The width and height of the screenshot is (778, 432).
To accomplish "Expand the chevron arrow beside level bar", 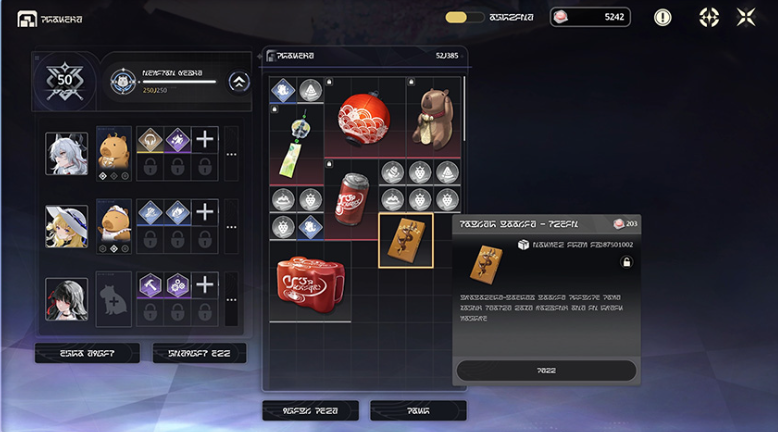I will (x=238, y=82).
